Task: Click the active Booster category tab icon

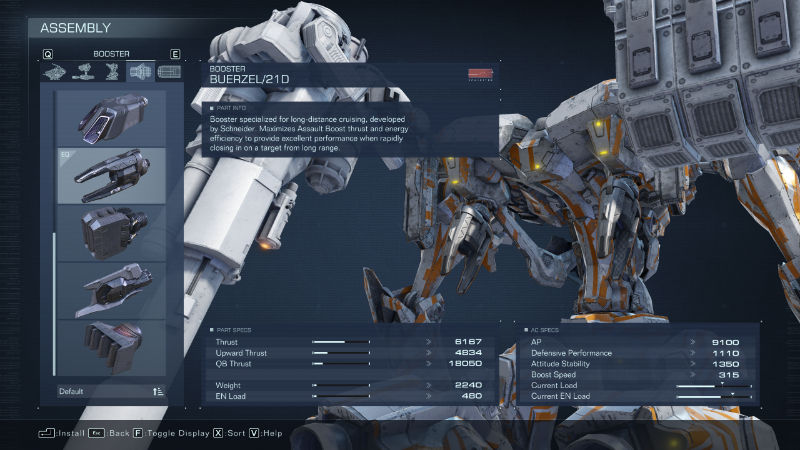Action: tap(140, 72)
